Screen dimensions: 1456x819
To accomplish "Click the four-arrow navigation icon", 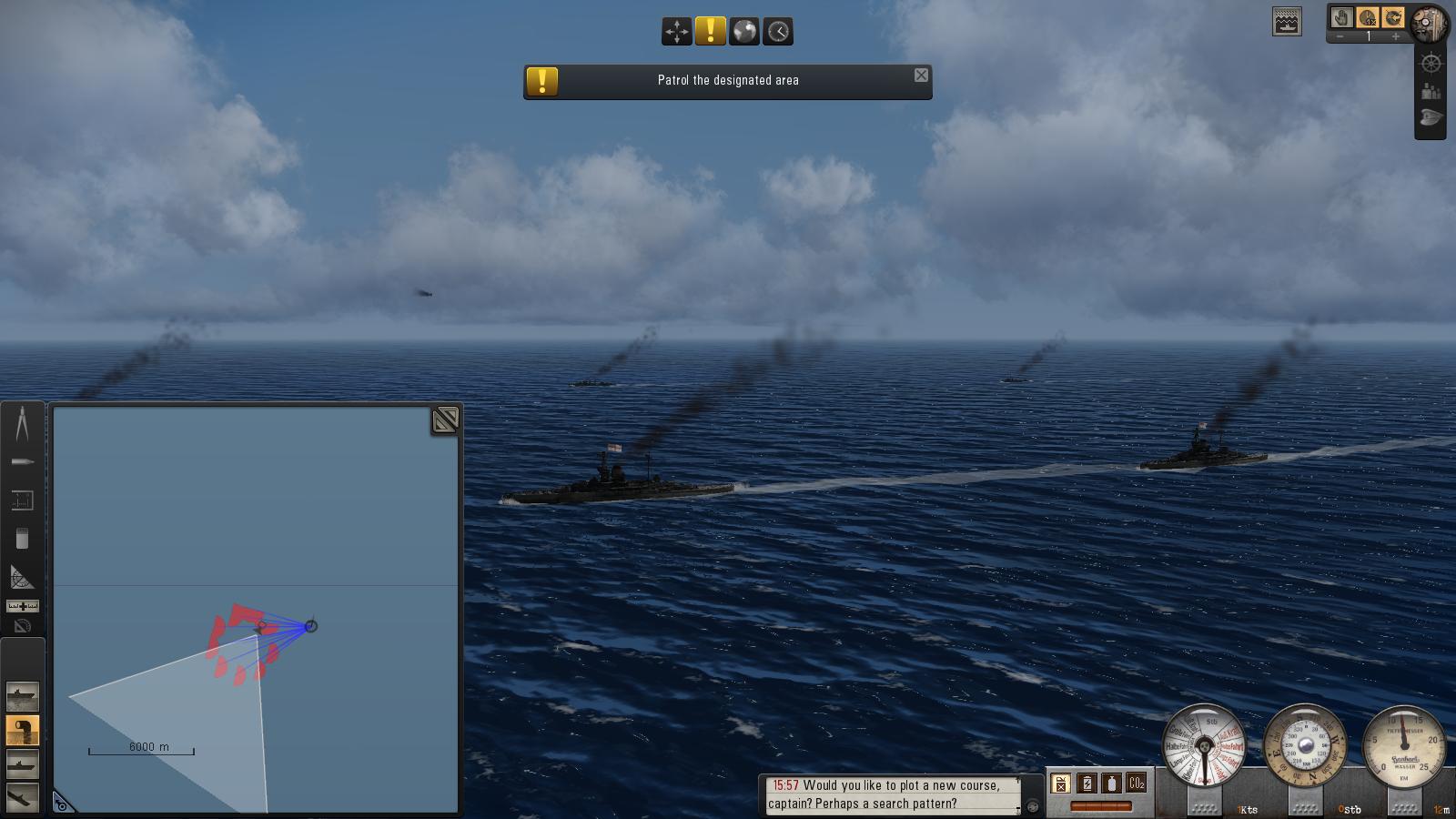I will click(x=676, y=31).
